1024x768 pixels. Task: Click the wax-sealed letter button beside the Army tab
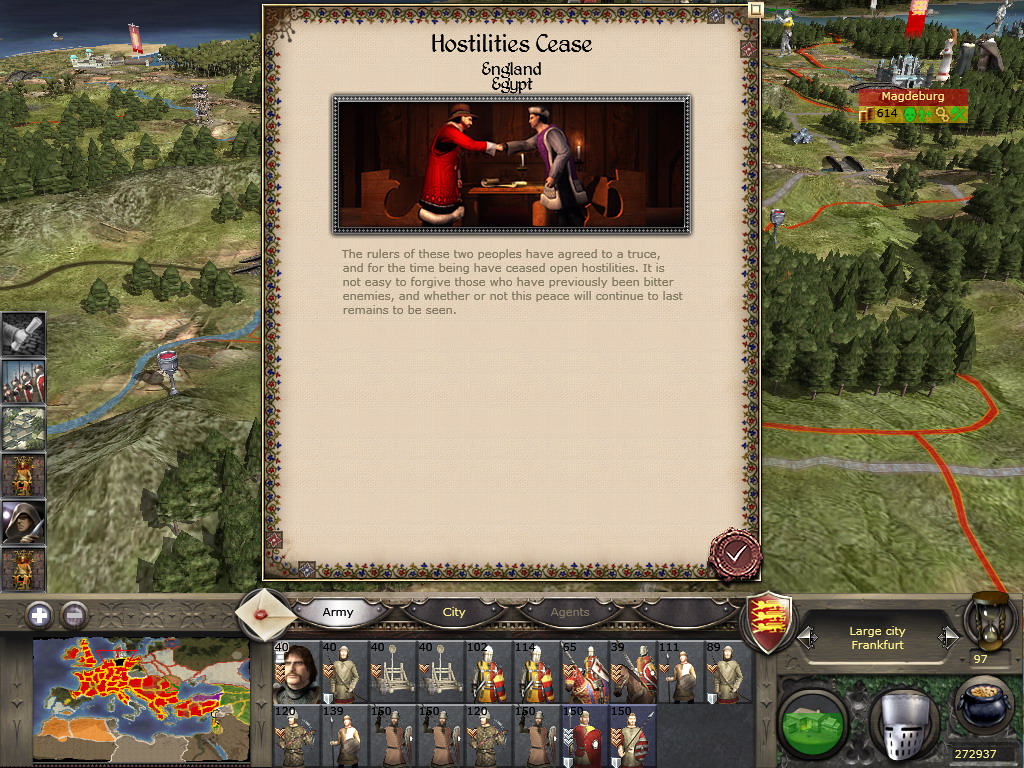click(265, 613)
